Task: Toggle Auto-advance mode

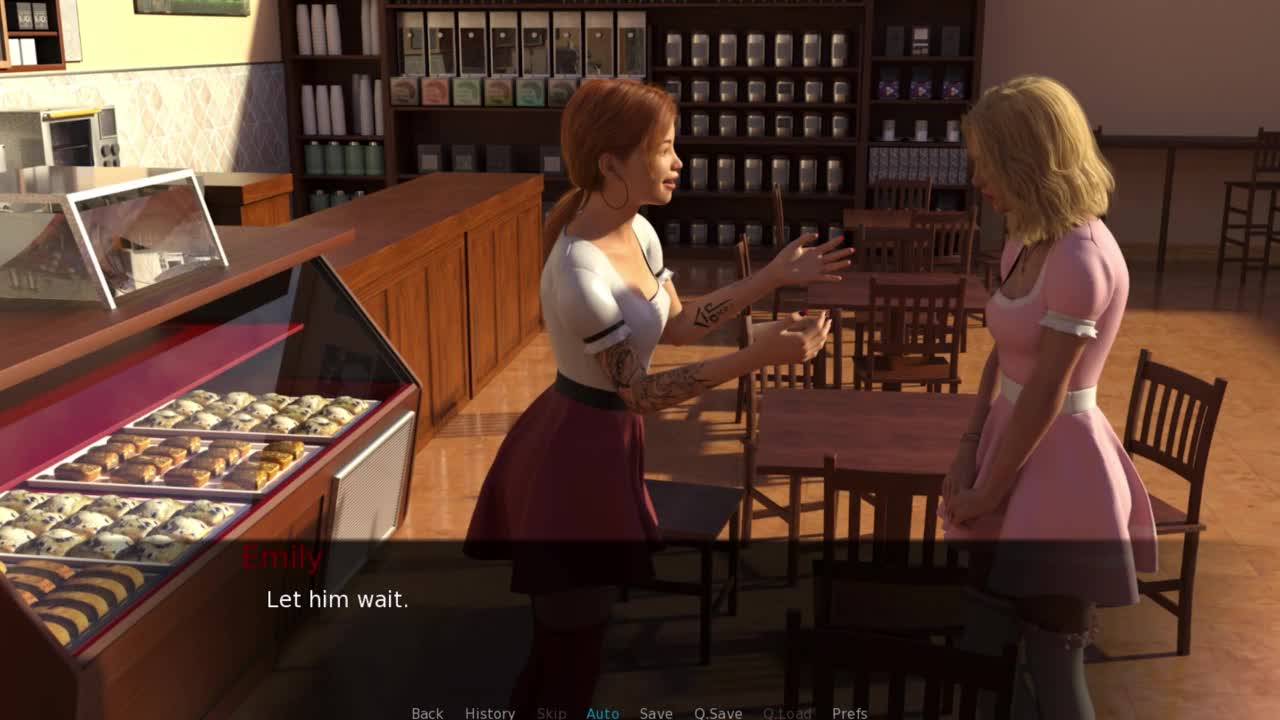Action: point(602,713)
